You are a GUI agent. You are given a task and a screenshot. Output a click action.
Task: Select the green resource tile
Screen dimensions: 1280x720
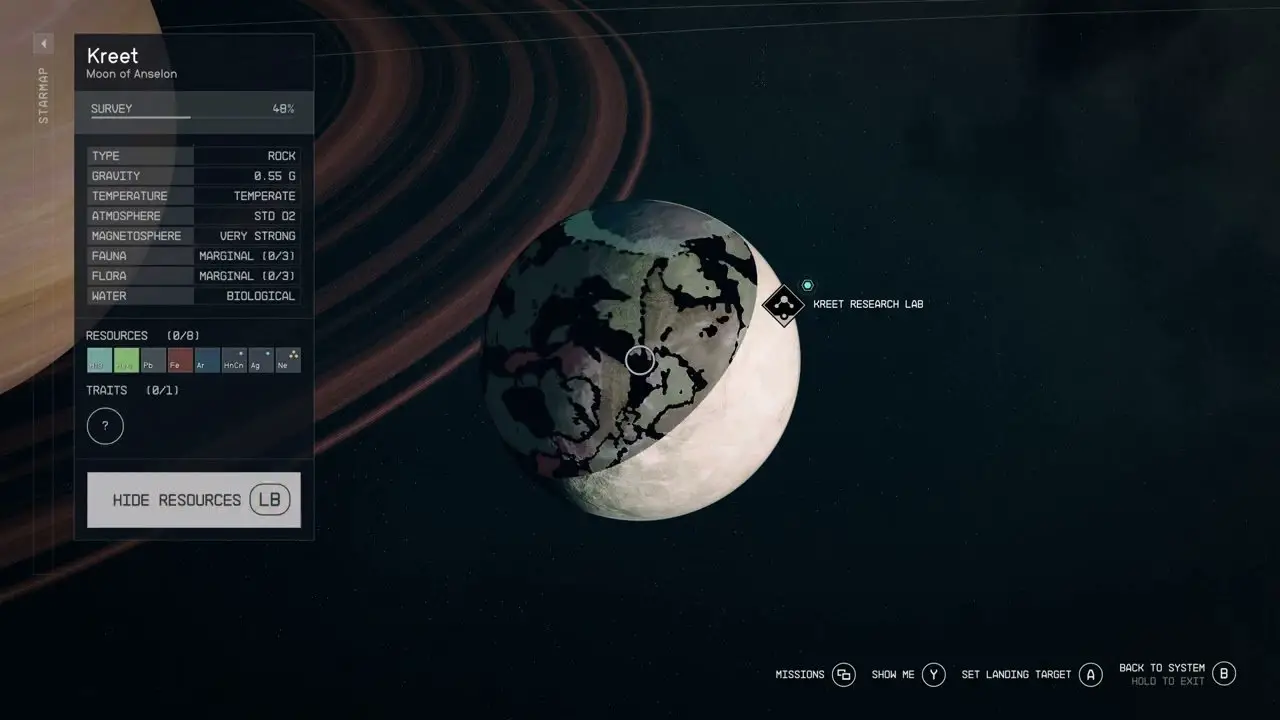point(126,360)
